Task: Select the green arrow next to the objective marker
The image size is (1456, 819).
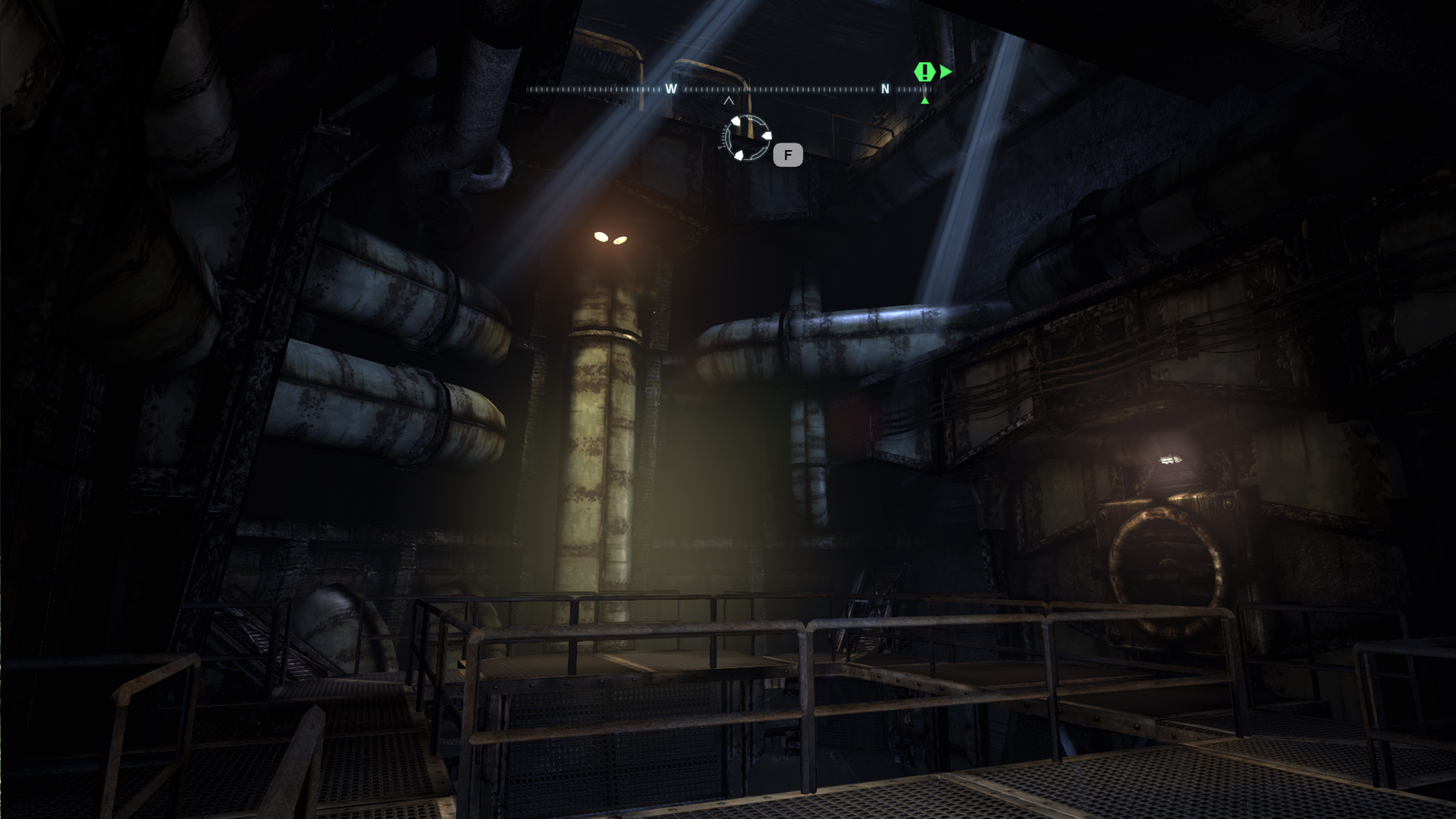Action: 945,71
